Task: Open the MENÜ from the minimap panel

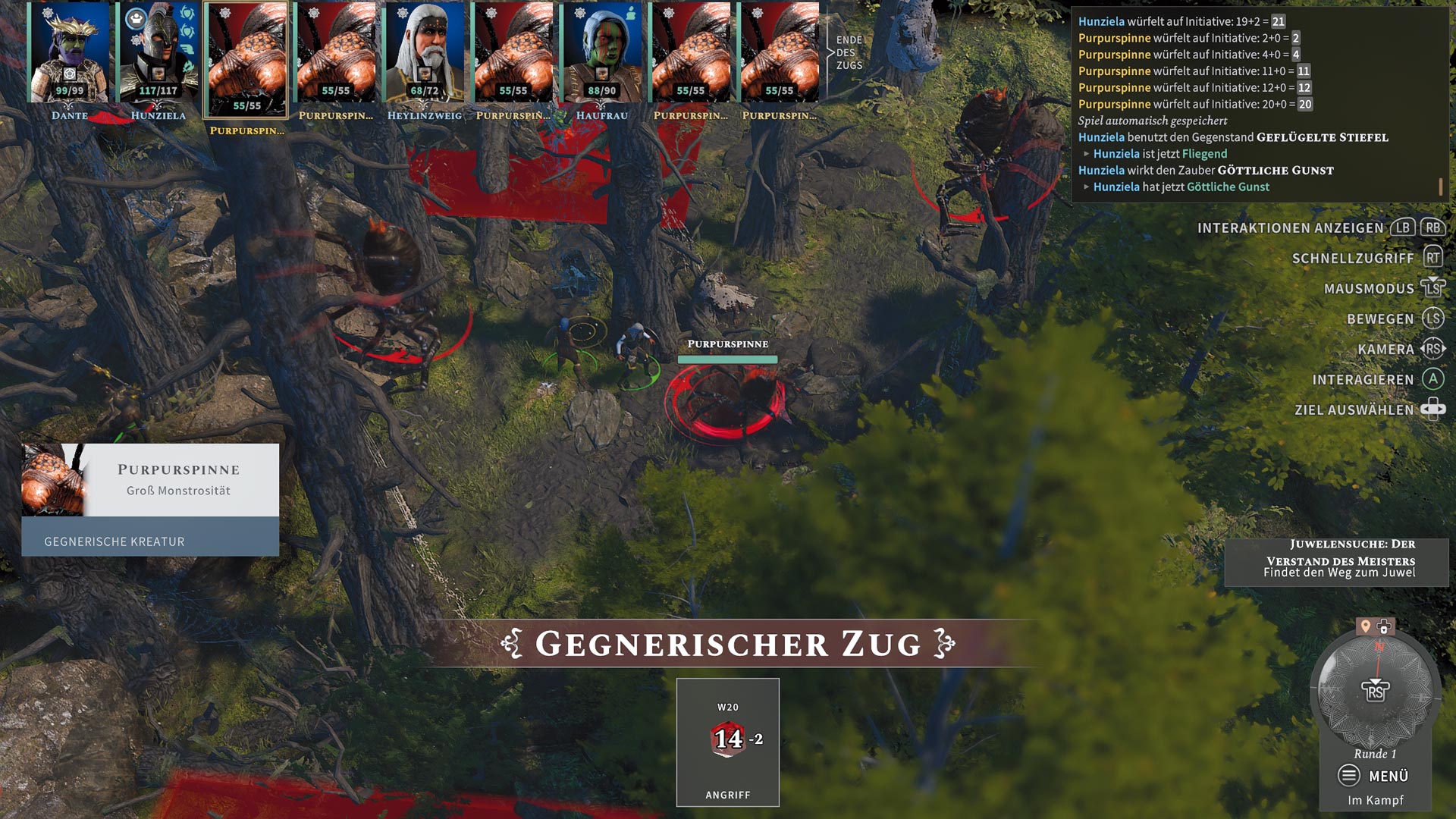Action: click(1389, 776)
